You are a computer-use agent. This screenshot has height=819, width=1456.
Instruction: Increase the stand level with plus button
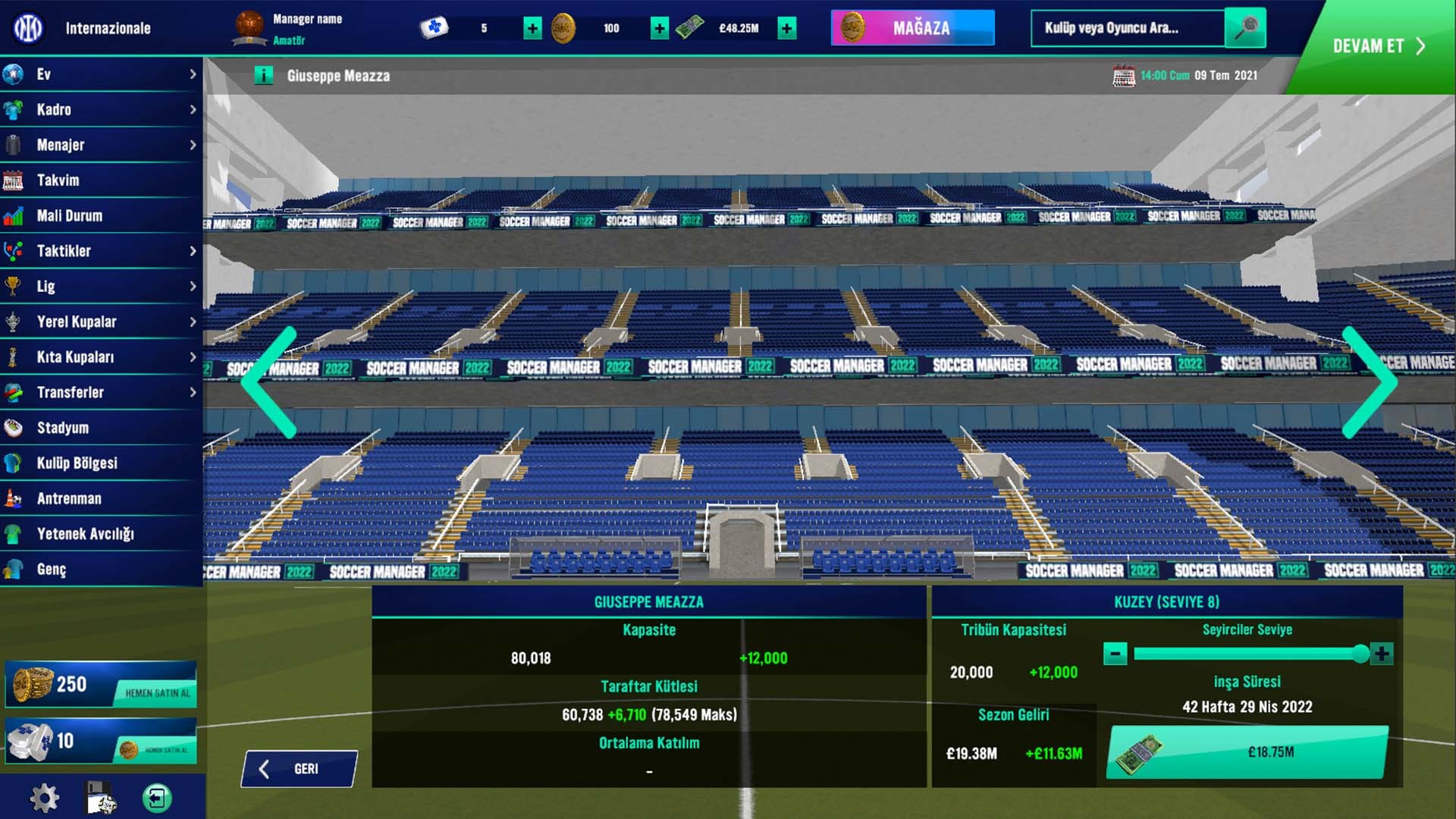(1382, 654)
